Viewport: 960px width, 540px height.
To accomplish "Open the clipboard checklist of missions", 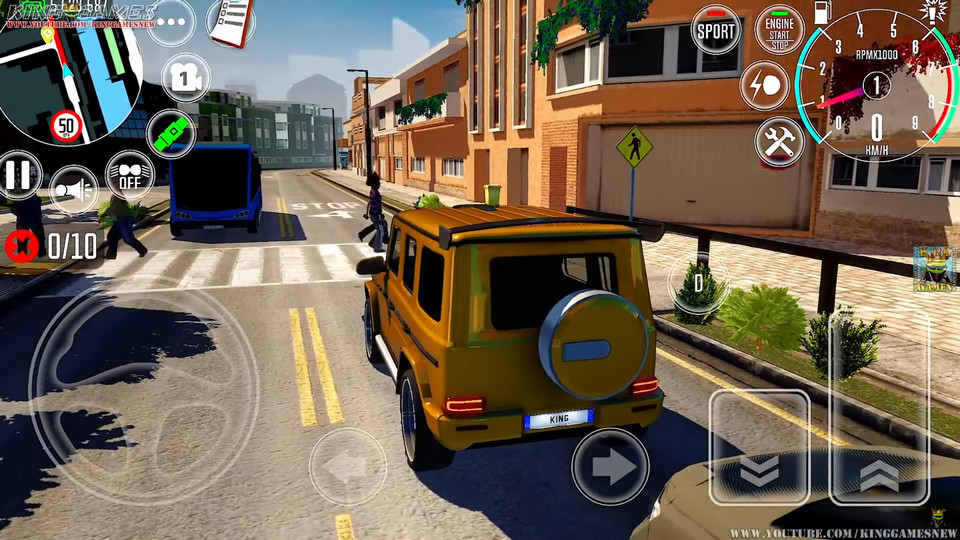I will [x=230, y=22].
